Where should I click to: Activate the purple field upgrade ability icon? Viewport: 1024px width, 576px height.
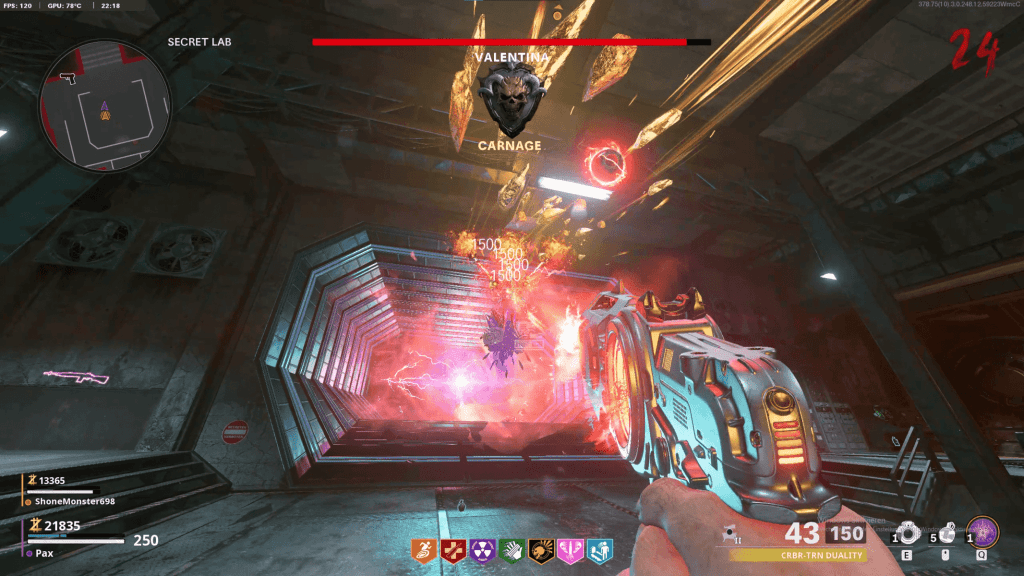pyautogui.click(x=985, y=532)
